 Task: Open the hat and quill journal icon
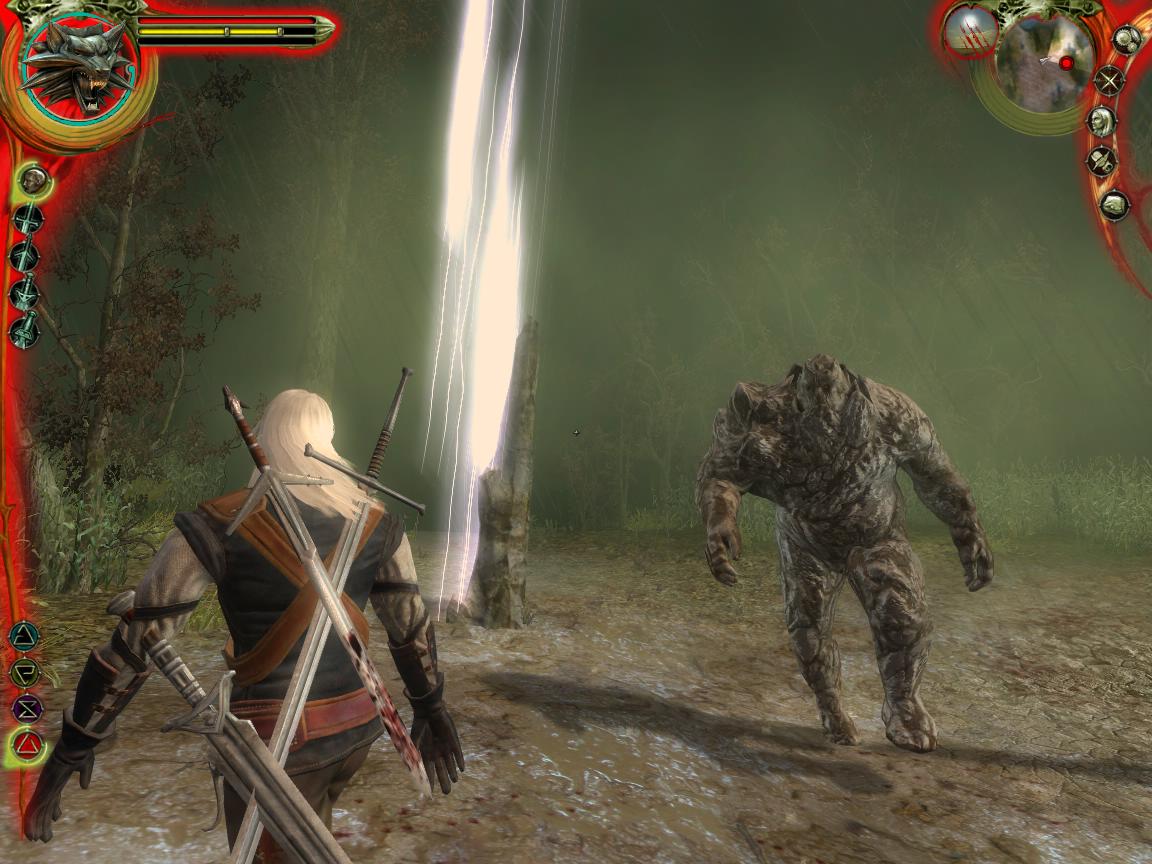(1101, 162)
